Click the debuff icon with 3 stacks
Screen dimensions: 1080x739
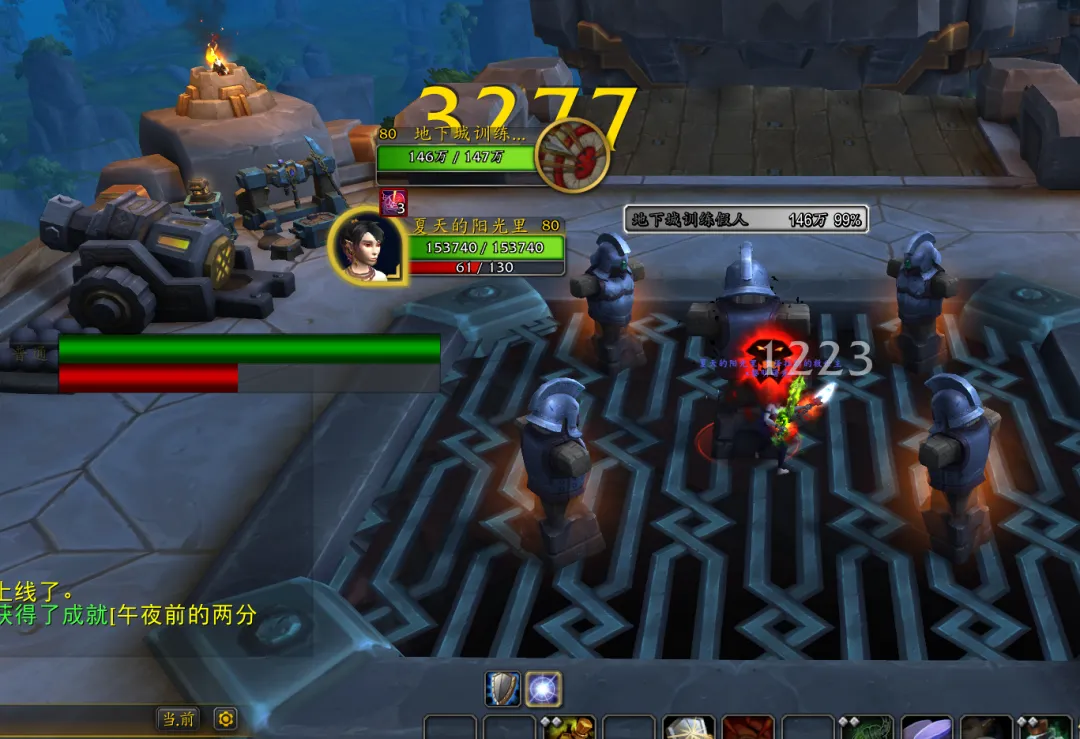(x=393, y=202)
